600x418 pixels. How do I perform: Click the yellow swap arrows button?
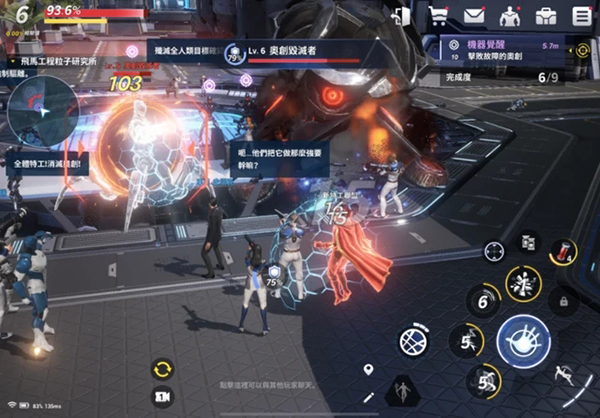pyautogui.click(x=162, y=369)
